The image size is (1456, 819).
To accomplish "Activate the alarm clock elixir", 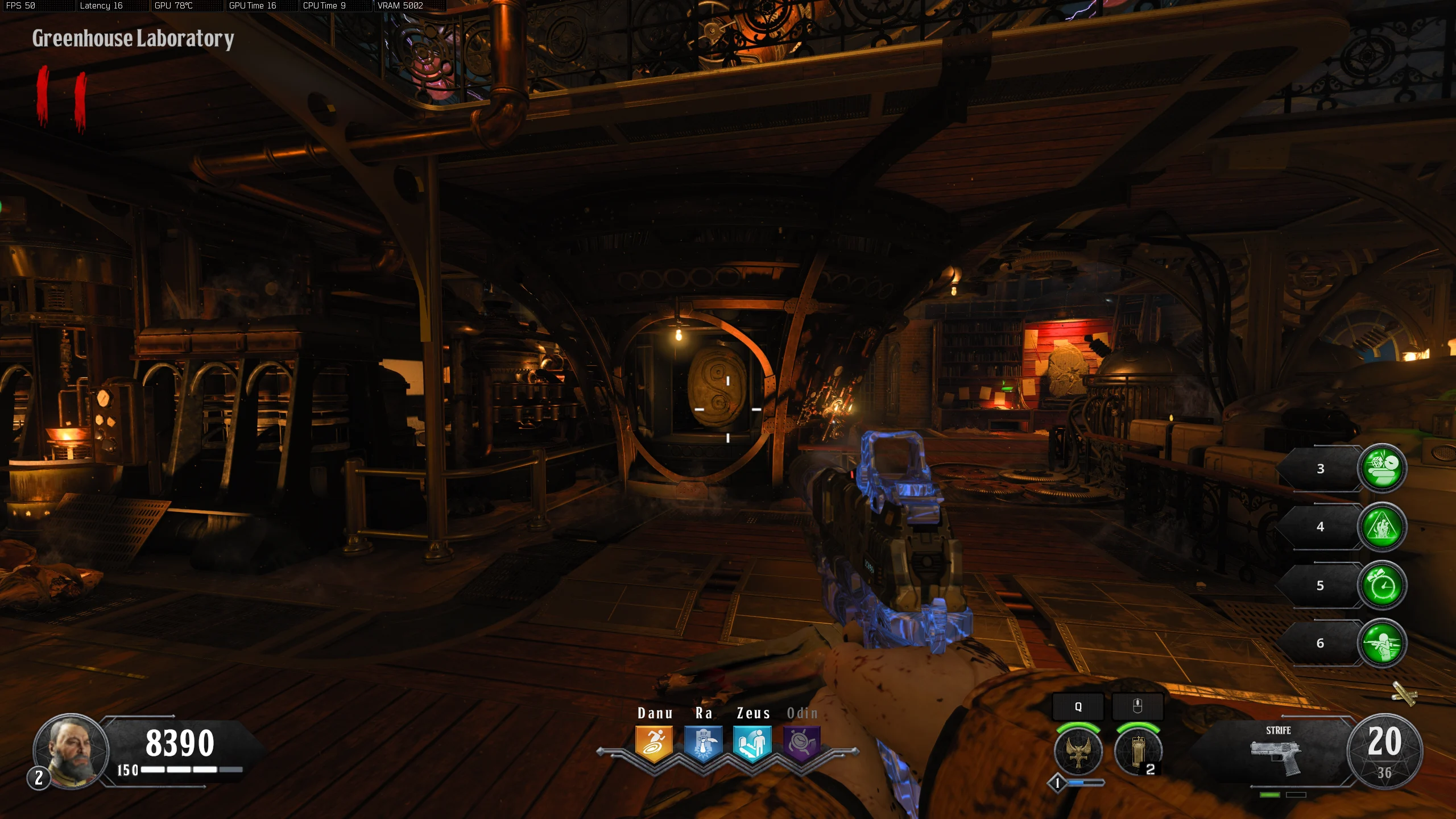I will [1381, 586].
